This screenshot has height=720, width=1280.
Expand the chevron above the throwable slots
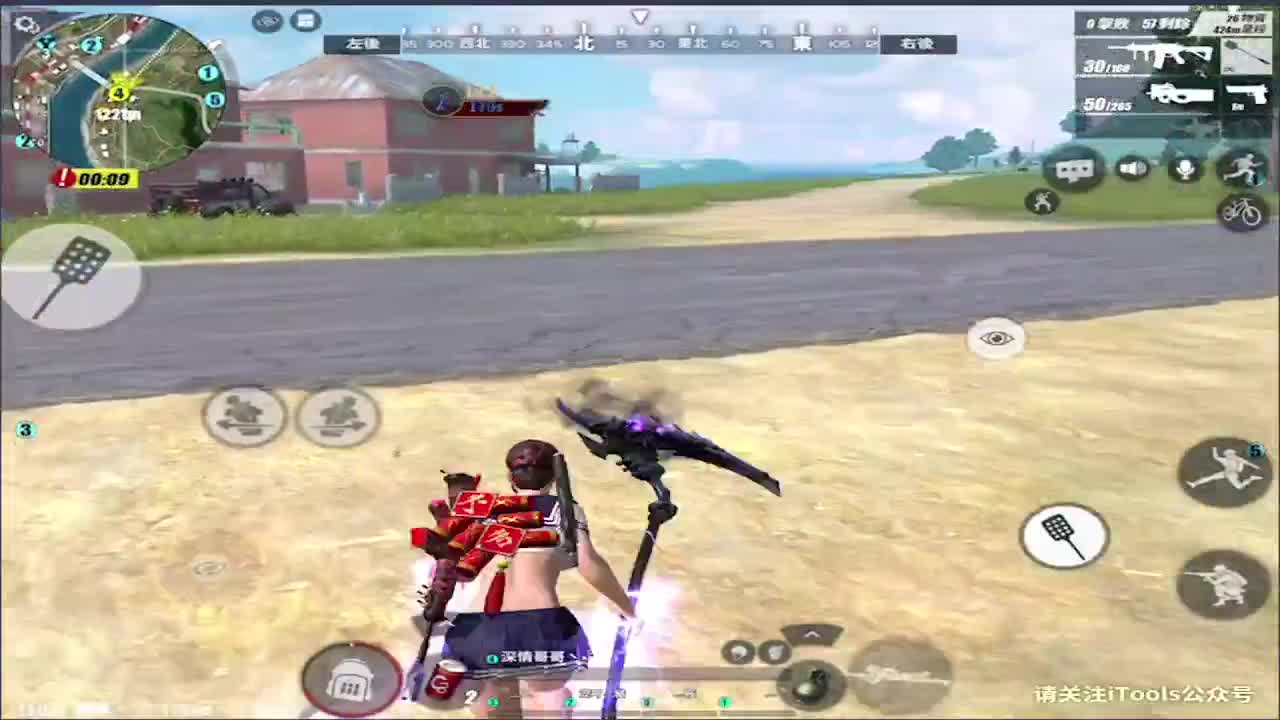[x=812, y=635]
